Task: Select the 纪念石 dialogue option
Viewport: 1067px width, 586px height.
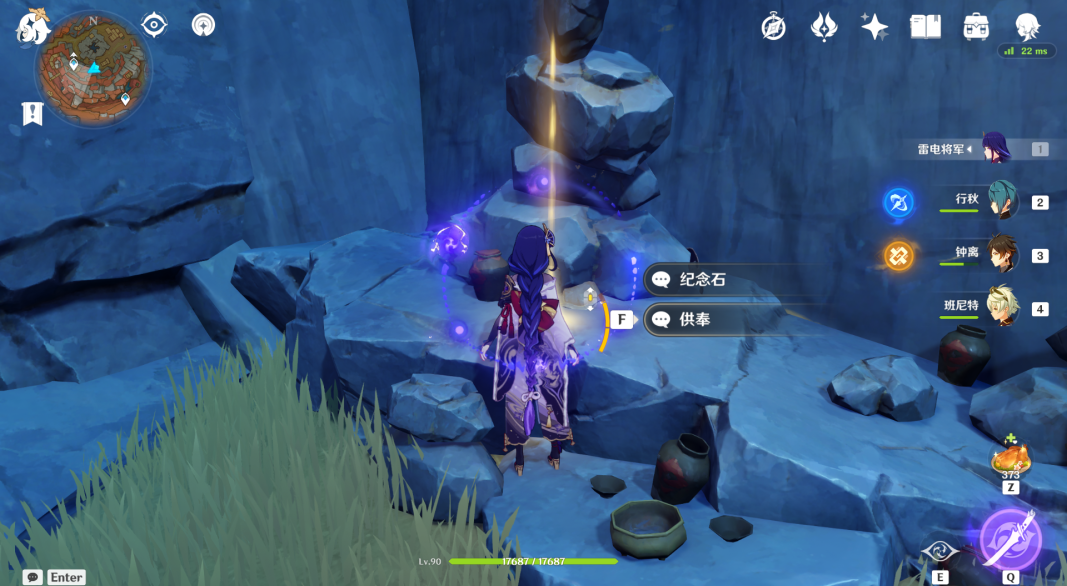Action: point(702,280)
